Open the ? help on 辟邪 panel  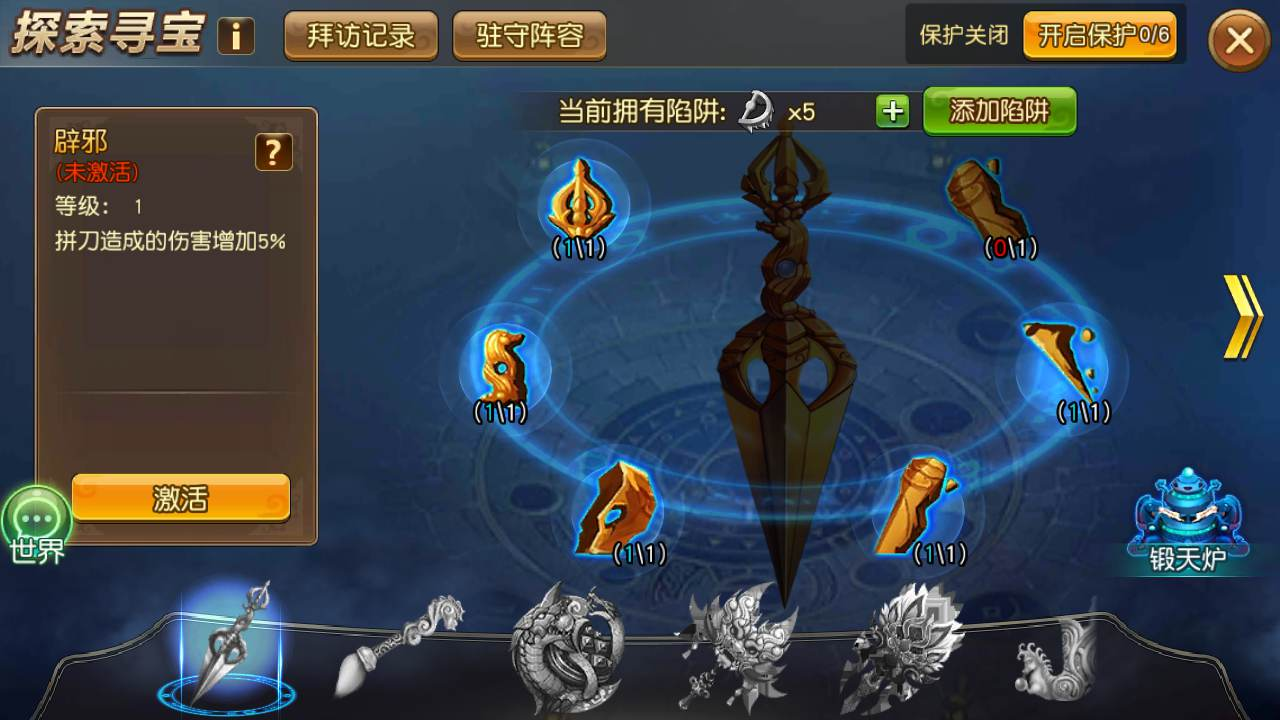274,153
